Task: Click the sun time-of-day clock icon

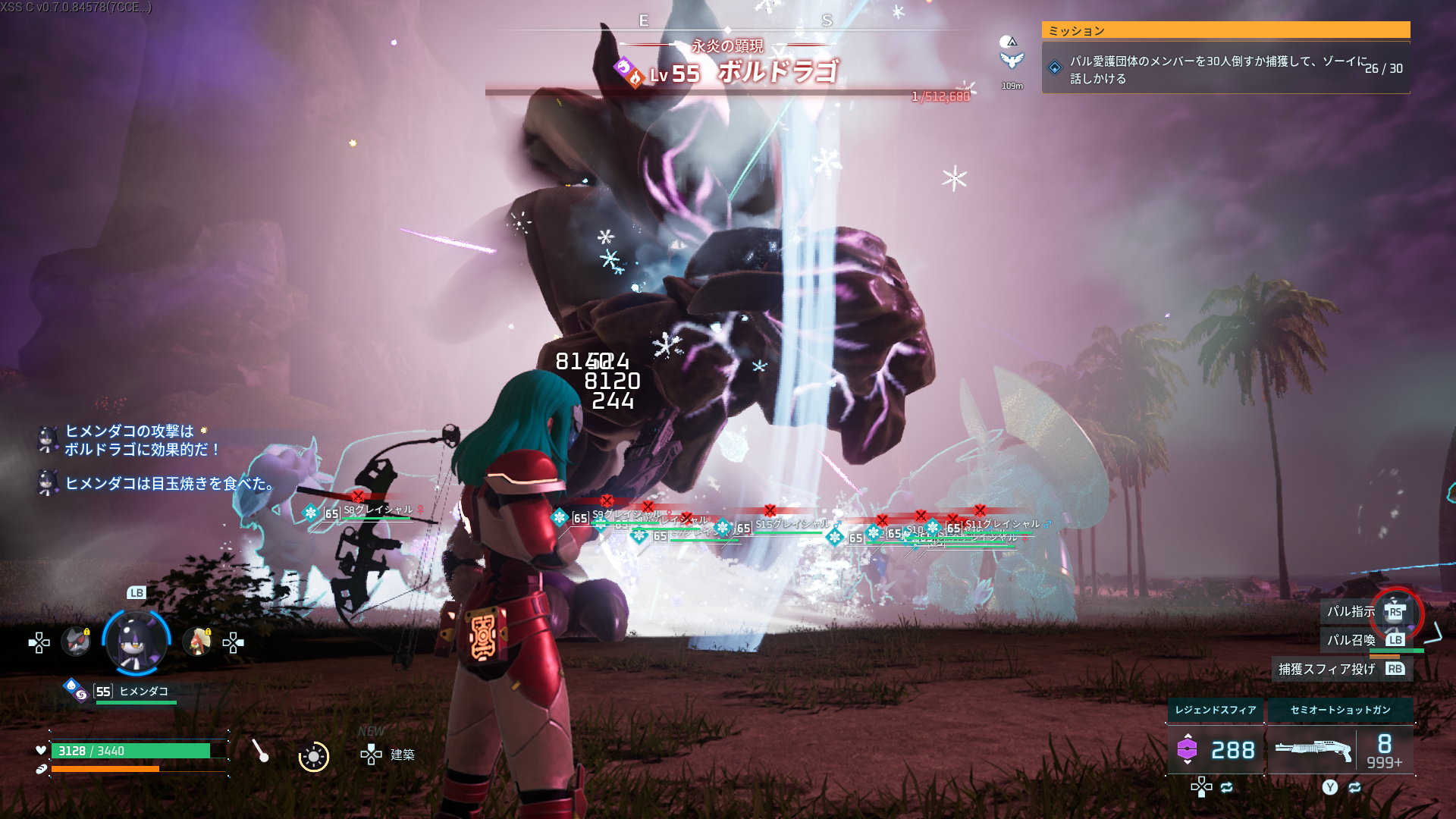Action: 313,756
